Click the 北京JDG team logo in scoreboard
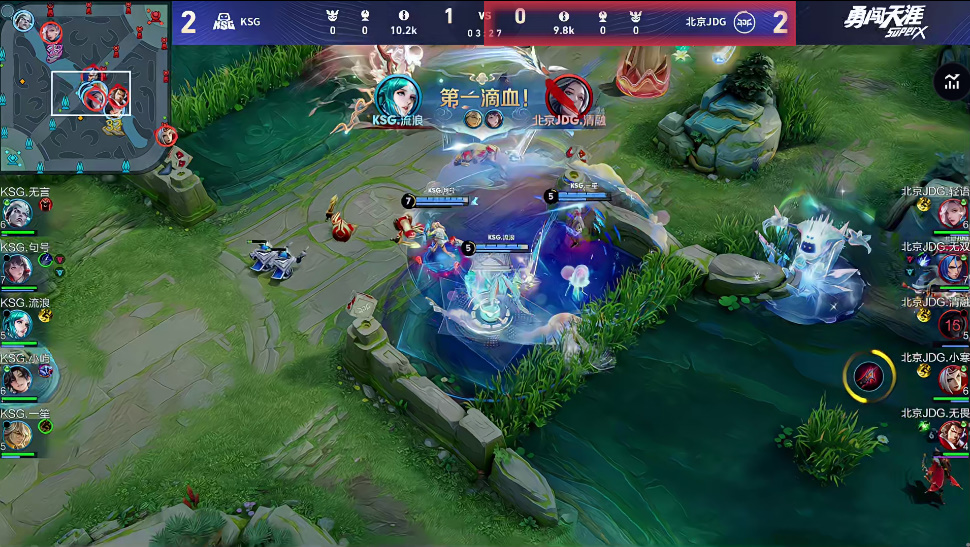This screenshot has width=970, height=547. [x=745, y=22]
